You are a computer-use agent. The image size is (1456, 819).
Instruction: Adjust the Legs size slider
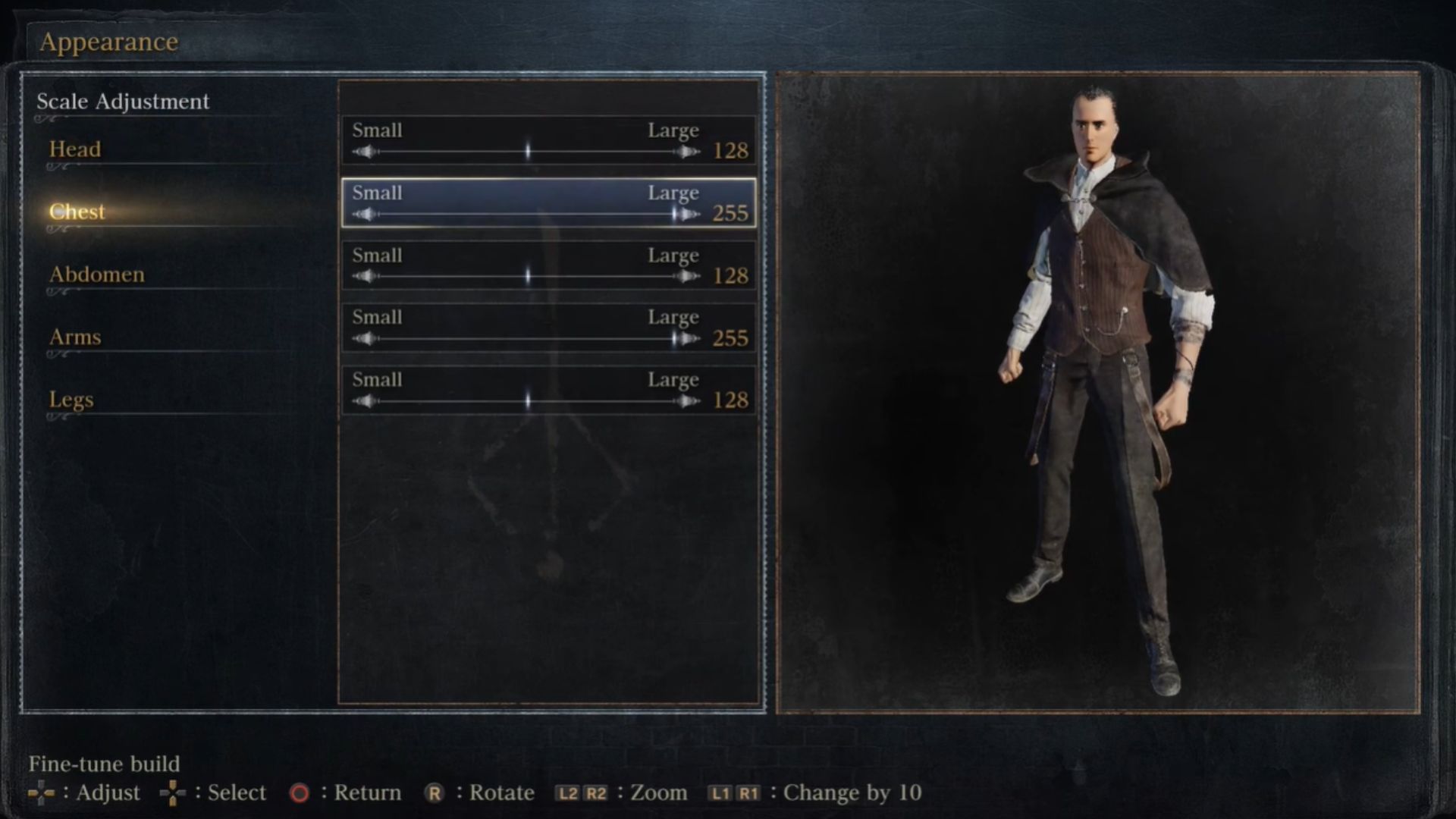click(528, 401)
